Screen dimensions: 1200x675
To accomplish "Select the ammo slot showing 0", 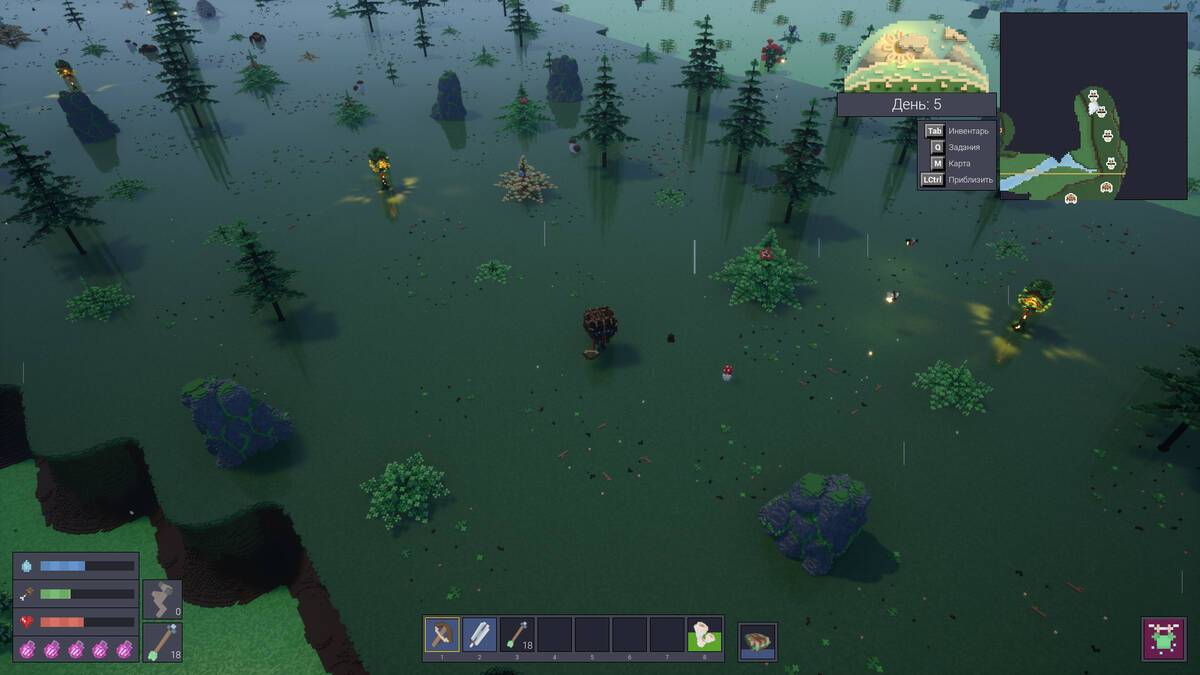I will (x=162, y=599).
